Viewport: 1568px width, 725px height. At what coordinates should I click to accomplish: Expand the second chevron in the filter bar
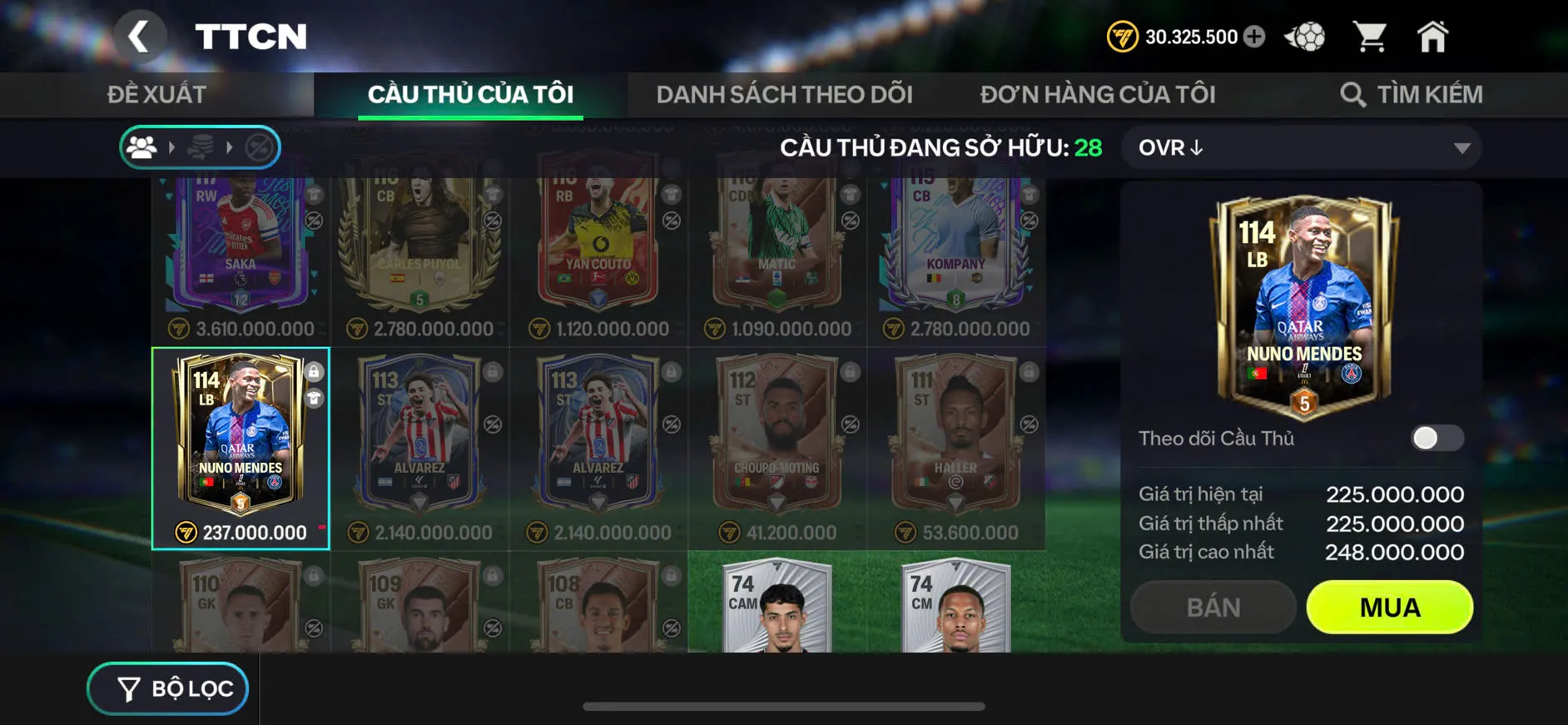point(230,147)
